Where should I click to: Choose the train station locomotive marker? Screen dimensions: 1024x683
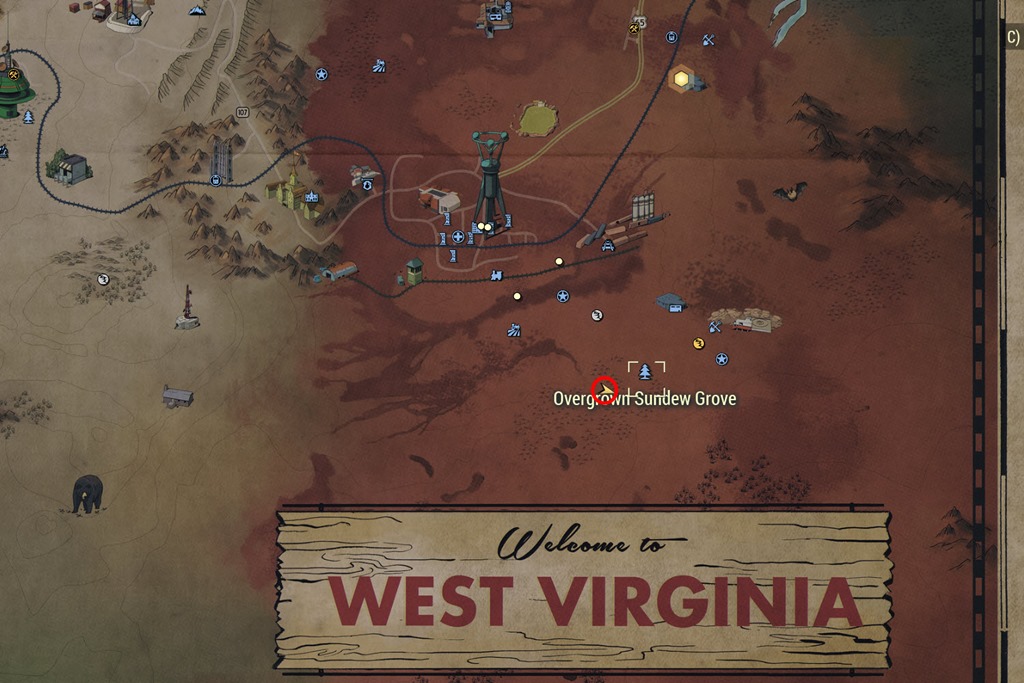click(495, 274)
